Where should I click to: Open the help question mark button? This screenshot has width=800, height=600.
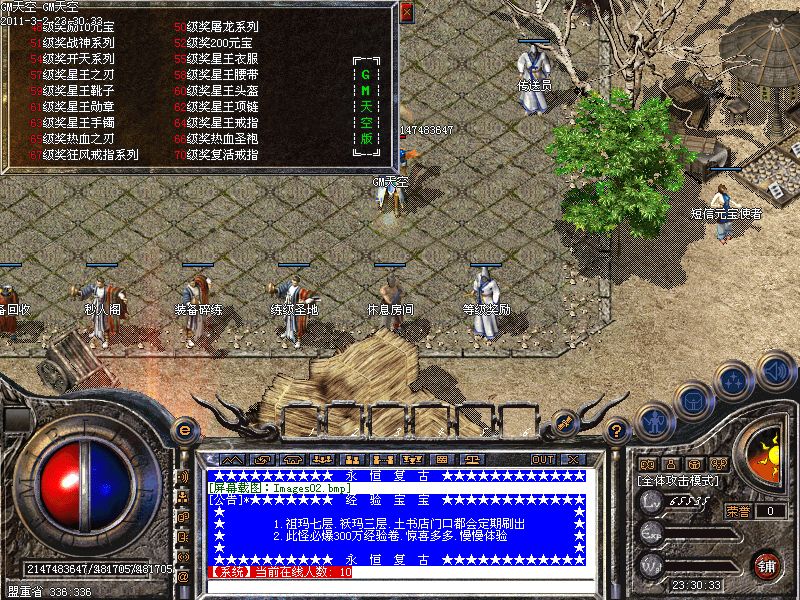point(617,430)
